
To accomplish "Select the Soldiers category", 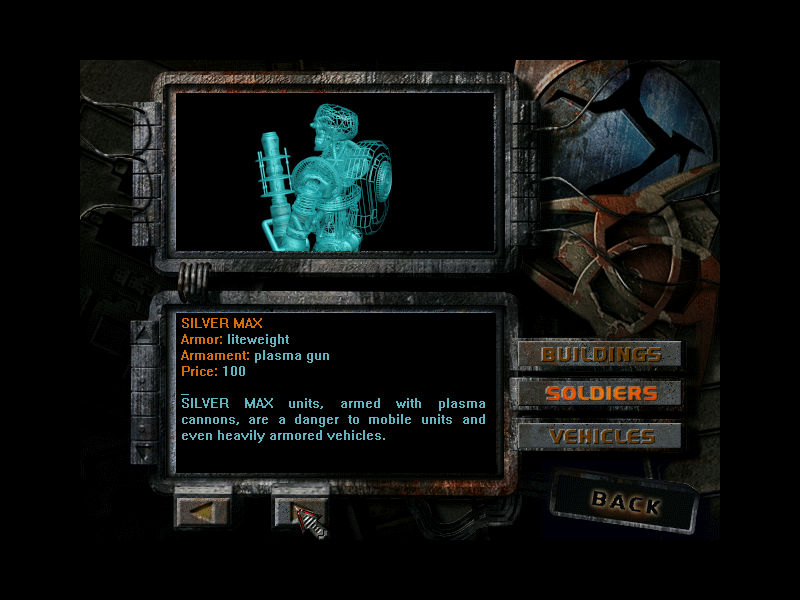I will (600, 393).
